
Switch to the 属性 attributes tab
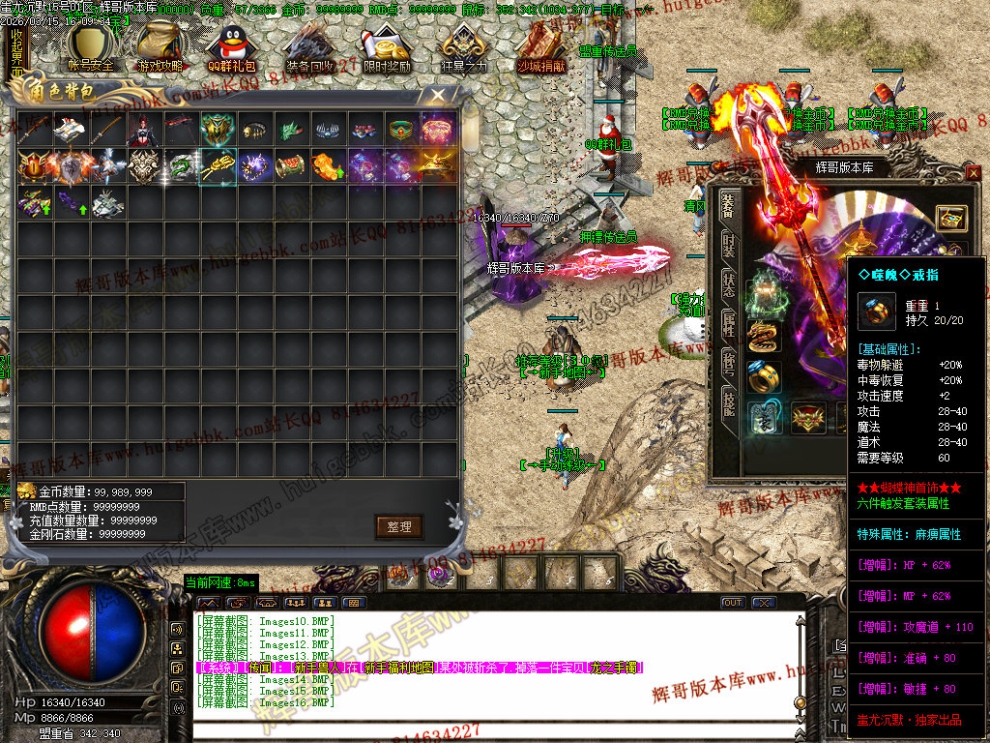coord(729,322)
